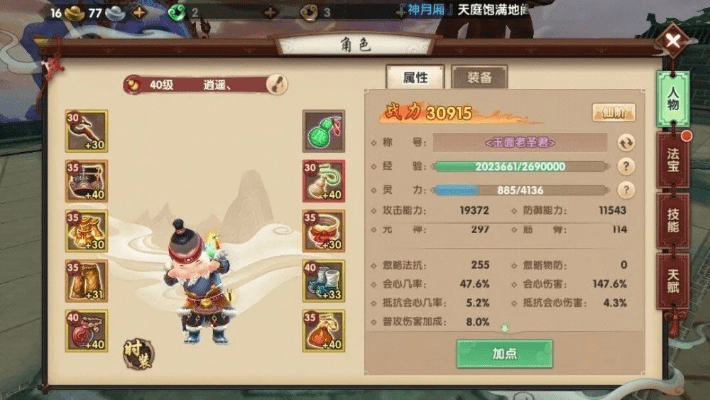Show experience help question mark
Viewport: 710px width, 400px height.
(626, 167)
